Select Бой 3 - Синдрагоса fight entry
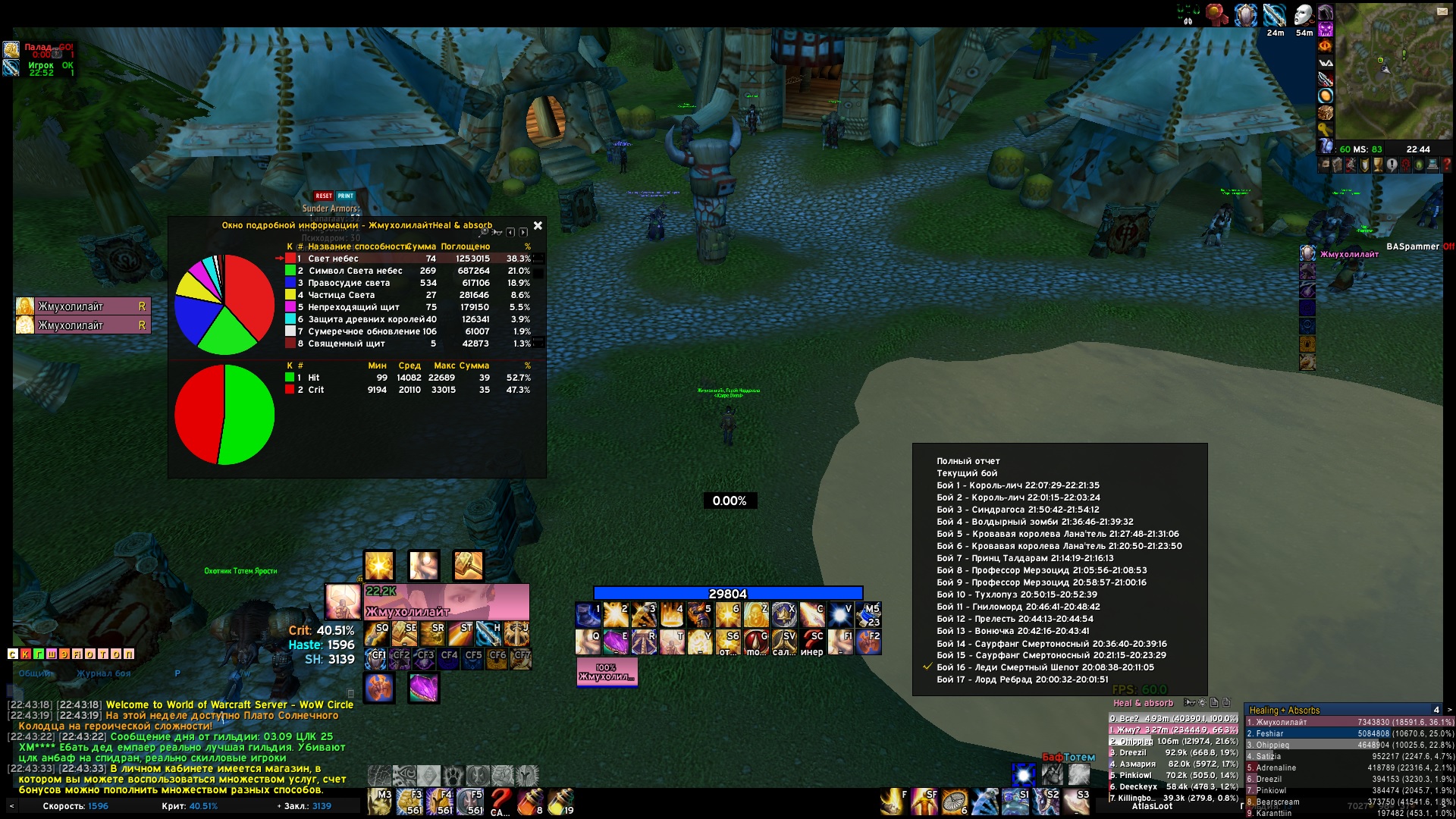 pyautogui.click(x=1017, y=510)
